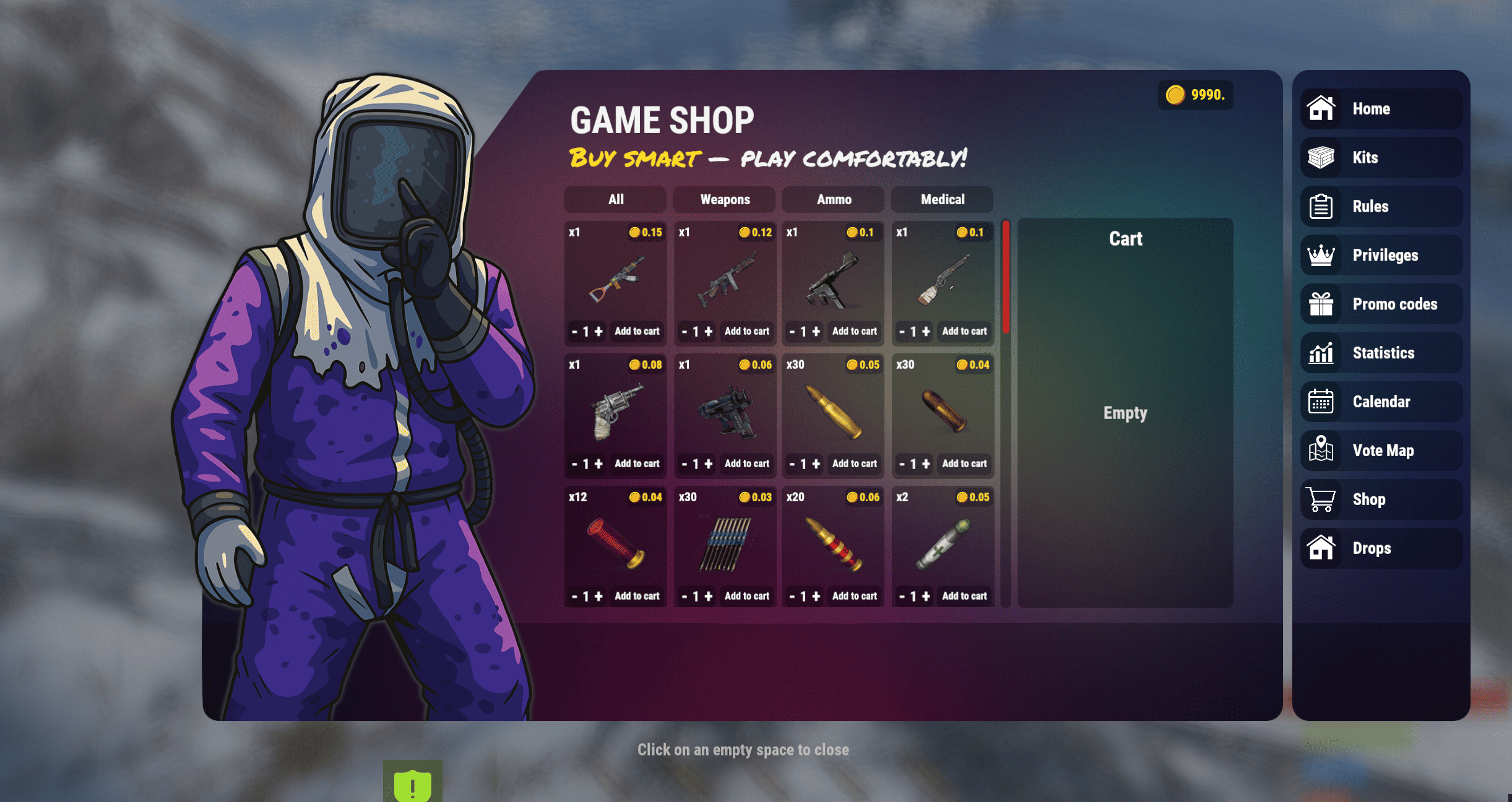The width and height of the screenshot is (1512, 802).
Task: Switch to the Weapons category tab
Action: click(x=724, y=199)
